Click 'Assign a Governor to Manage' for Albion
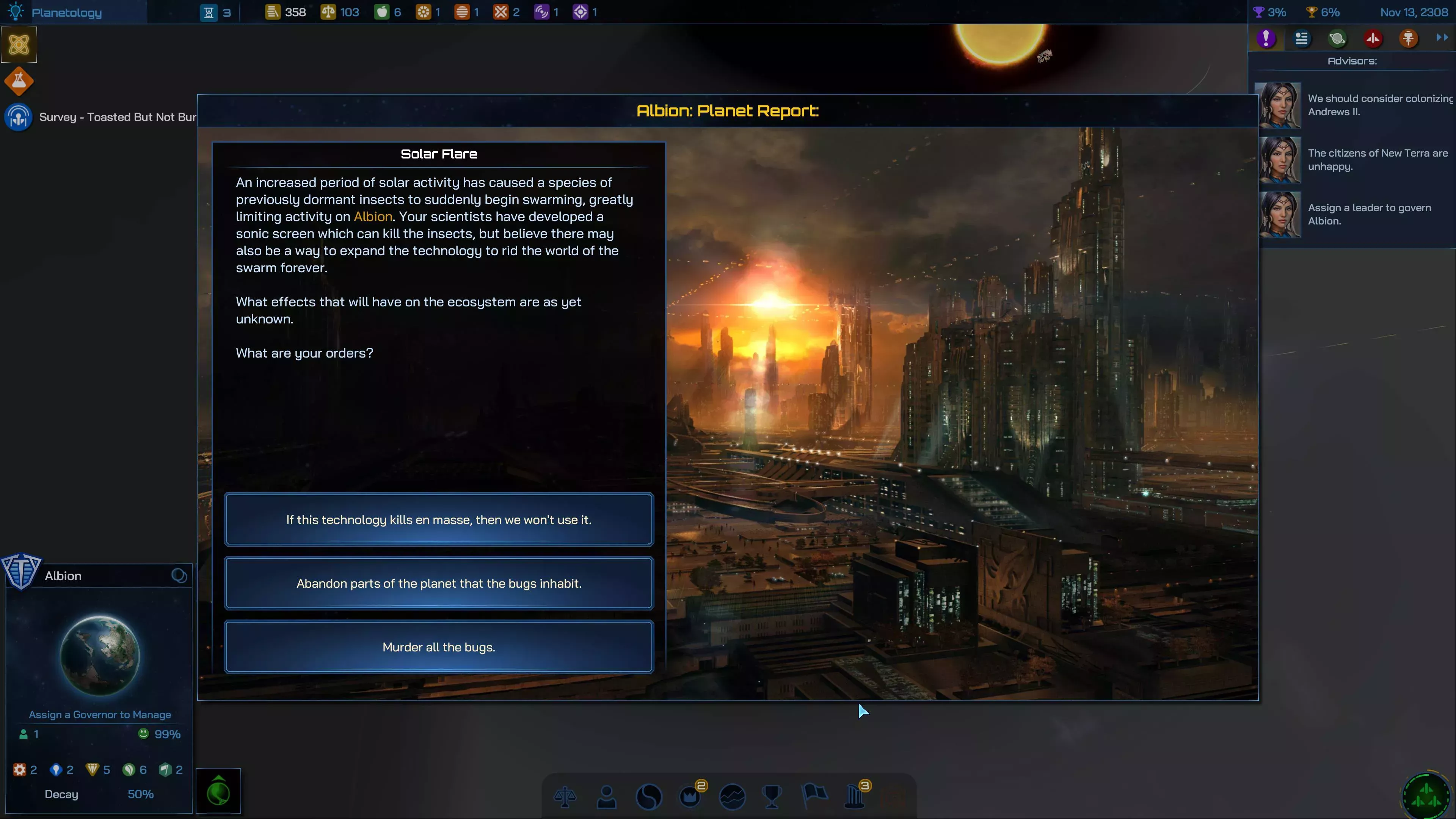Screen dimensions: 1456x819 click(99, 714)
